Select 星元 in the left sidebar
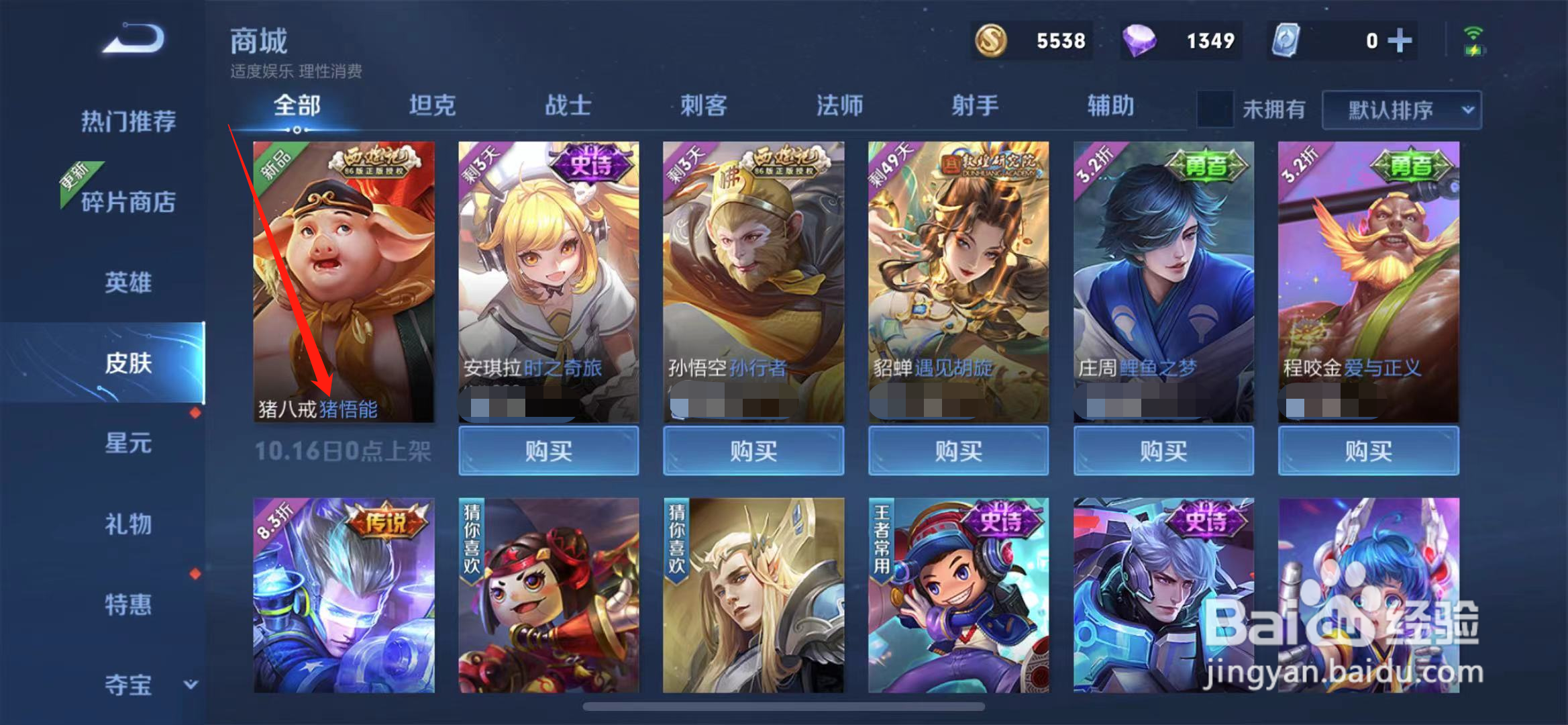The height and width of the screenshot is (725, 1568). pos(129,443)
